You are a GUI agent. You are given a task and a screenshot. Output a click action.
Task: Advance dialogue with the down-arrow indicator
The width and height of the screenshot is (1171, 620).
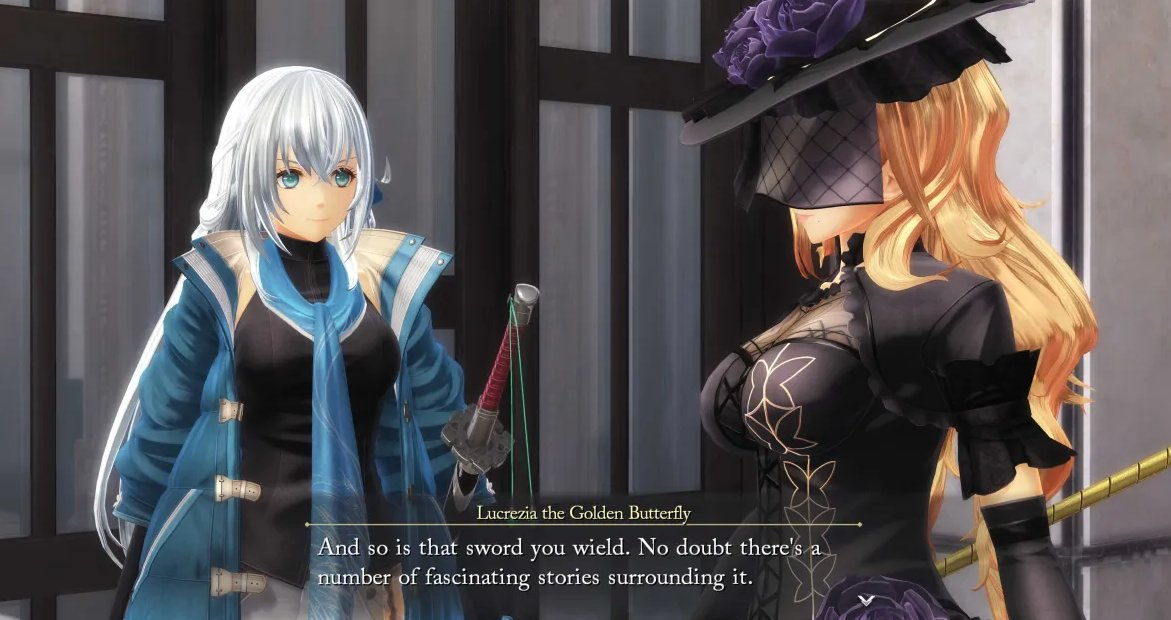[x=866, y=598]
